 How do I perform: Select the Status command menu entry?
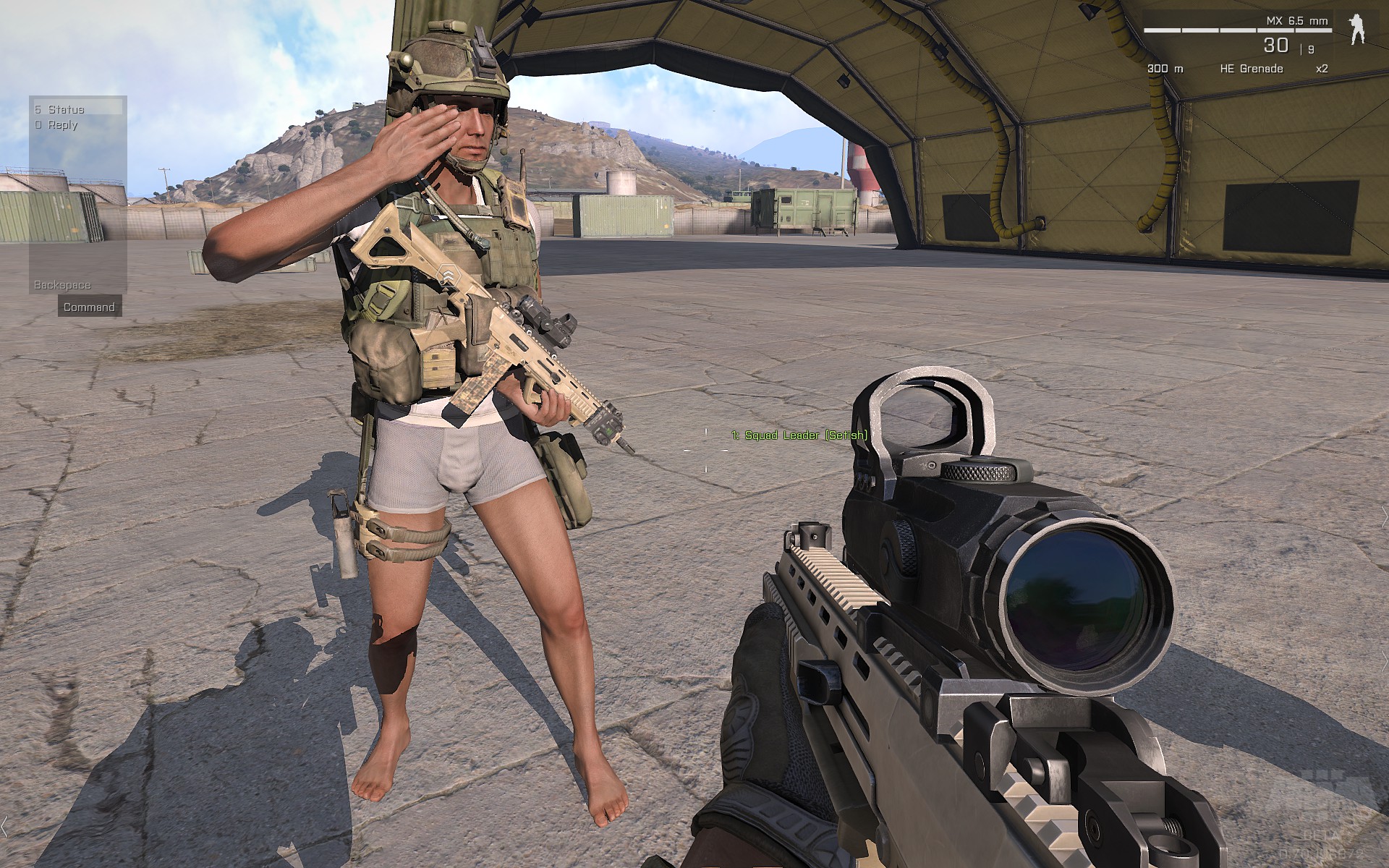pos(67,109)
